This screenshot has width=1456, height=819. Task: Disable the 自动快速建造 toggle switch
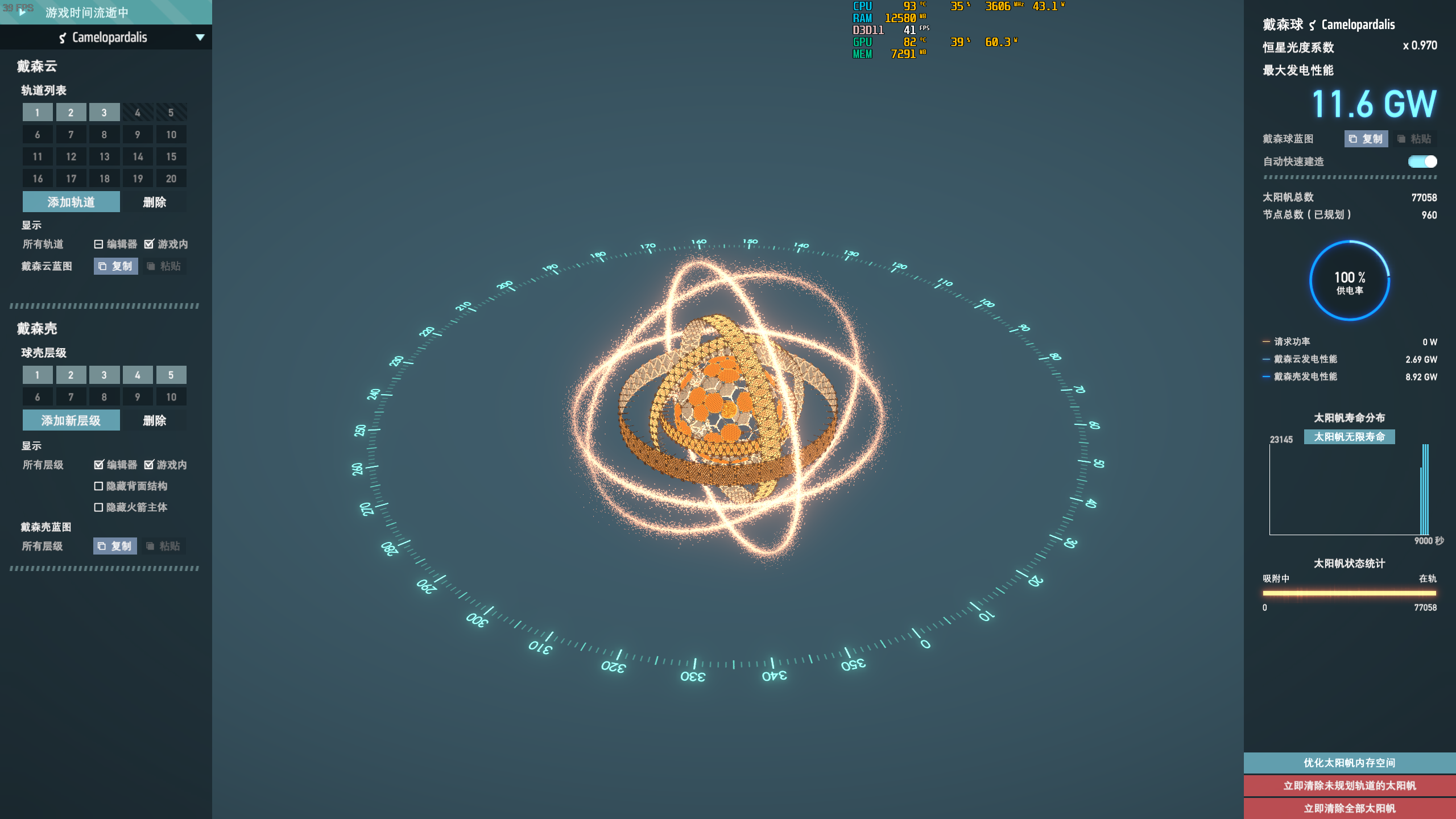pyautogui.click(x=1421, y=162)
